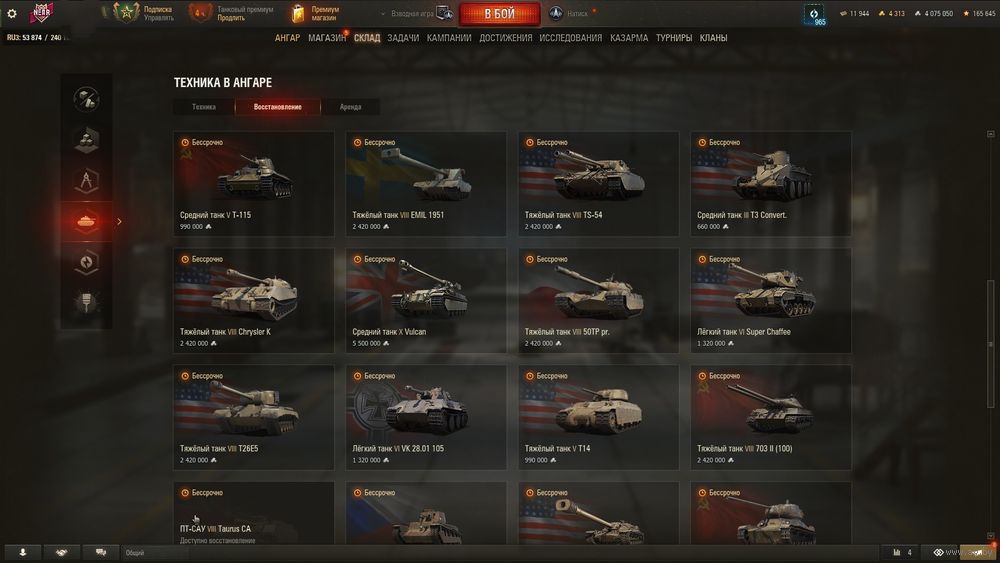This screenshot has height=563, width=1000.
Task: Open the ЗАДАЧИ menu
Action: pyautogui.click(x=403, y=38)
